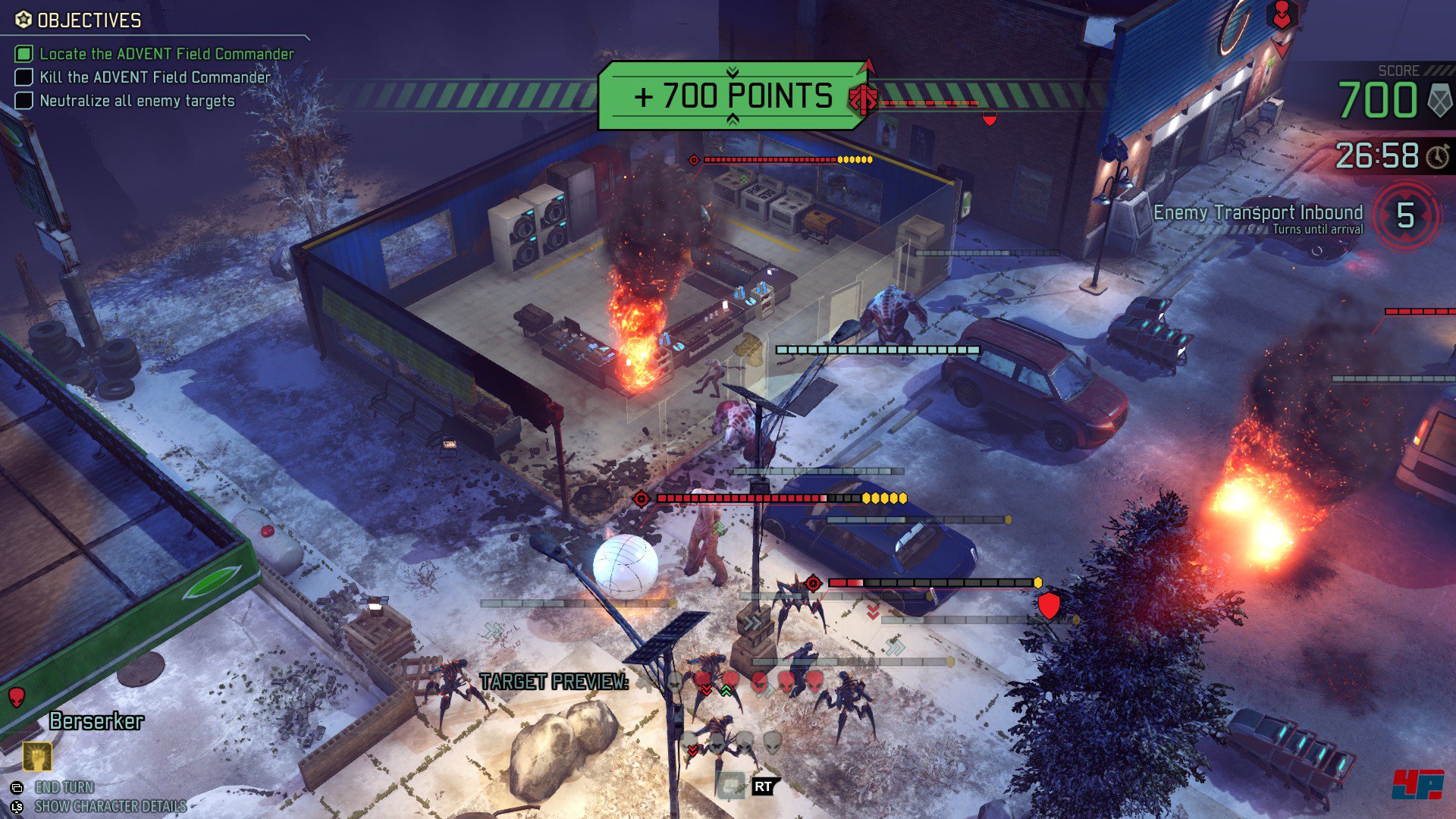Select the Locate ADVENT Field Commander objective
Screen dimensions: 1456x819
point(166,54)
